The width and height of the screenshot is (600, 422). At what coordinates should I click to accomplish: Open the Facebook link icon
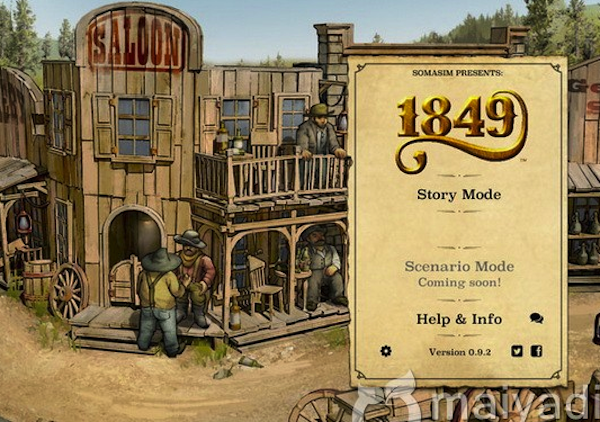click(x=536, y=351)
